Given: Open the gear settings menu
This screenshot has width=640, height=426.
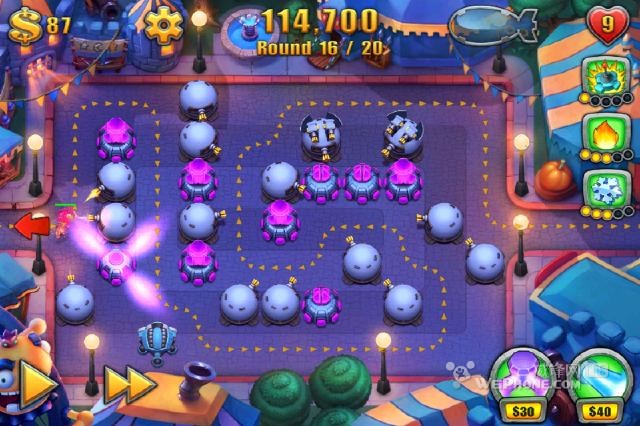Looking at the screenshot, I should pyautogui.click(x=164, y=23).
